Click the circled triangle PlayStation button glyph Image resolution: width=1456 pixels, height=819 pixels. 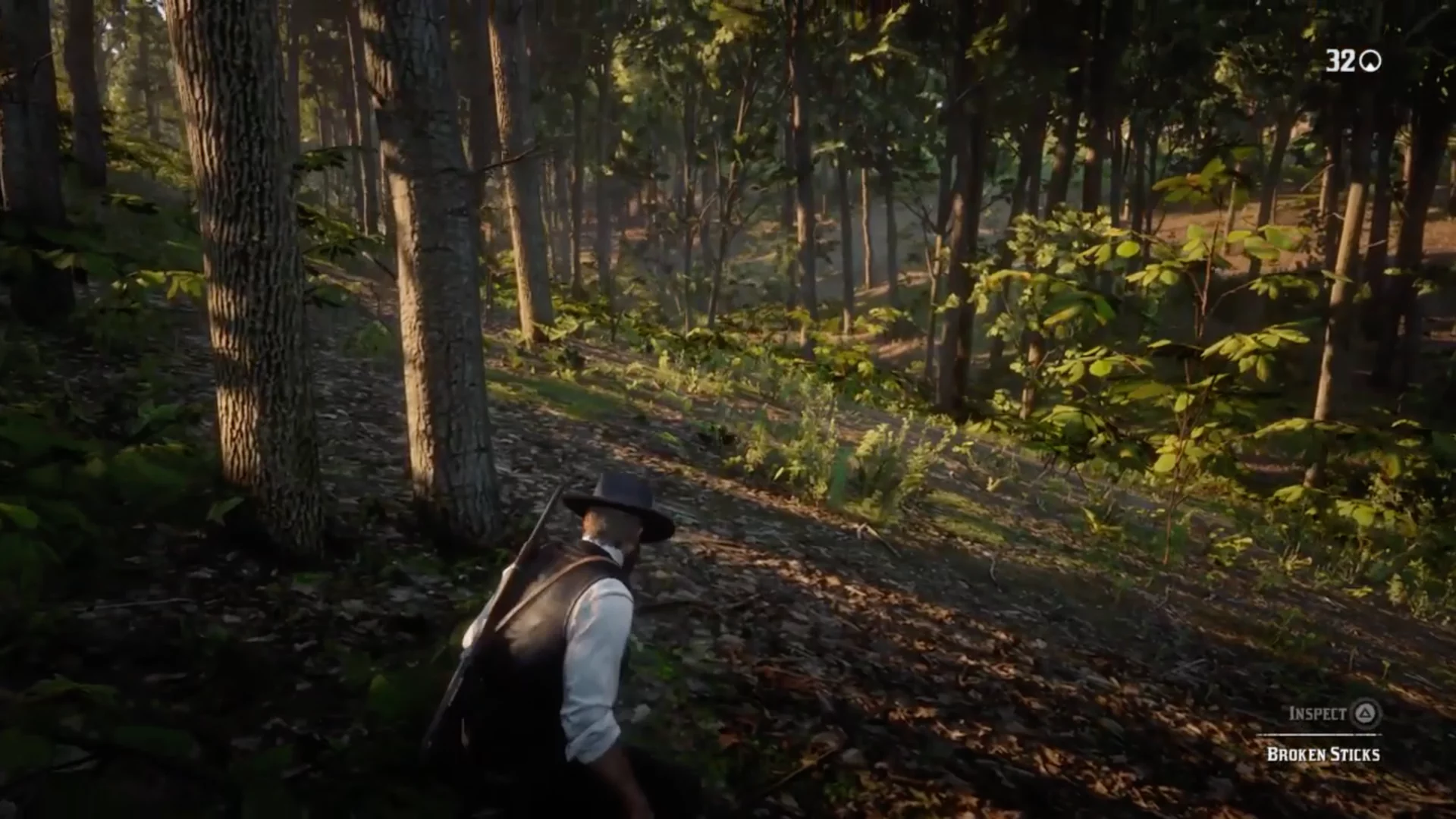[x=1365, y=714]
